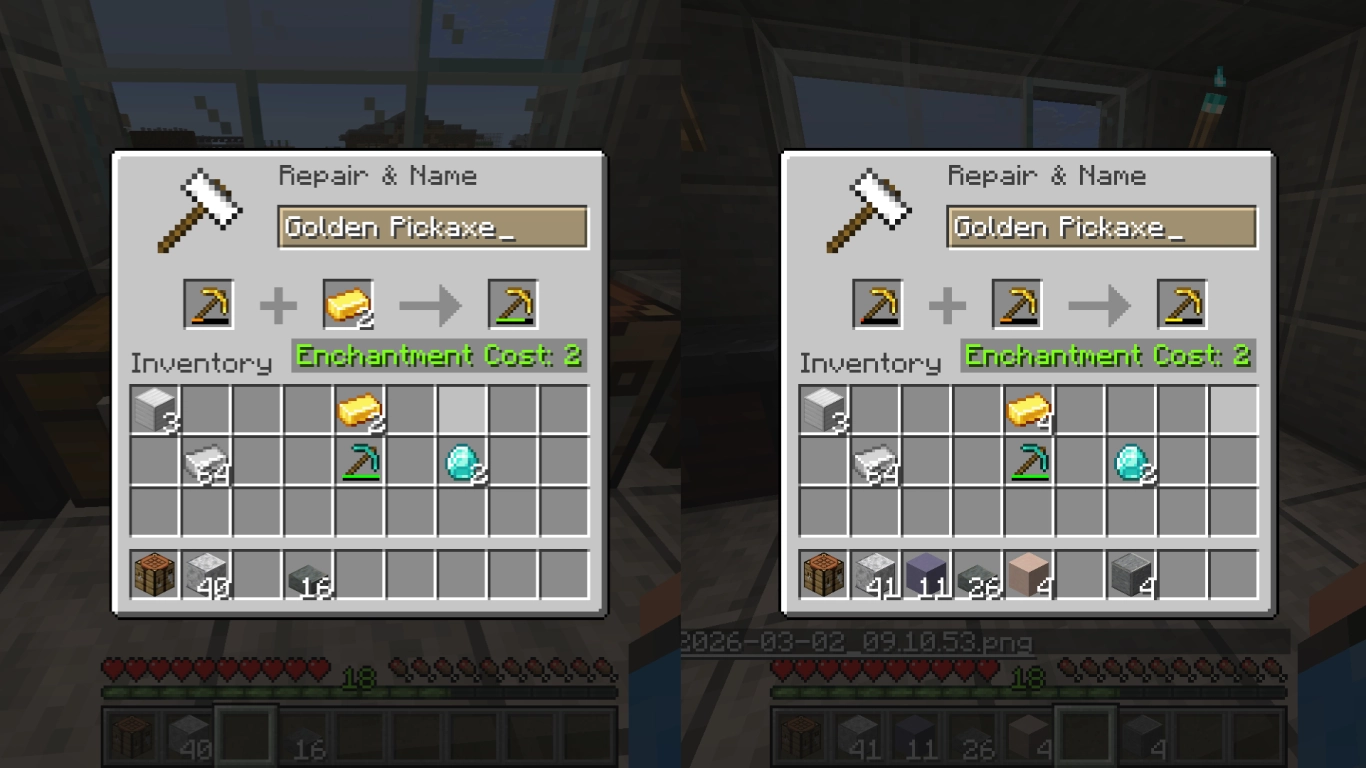Select the stack of 40 diorite blocks
This screenshot has width=1366, height=768.
click(206, 578)
